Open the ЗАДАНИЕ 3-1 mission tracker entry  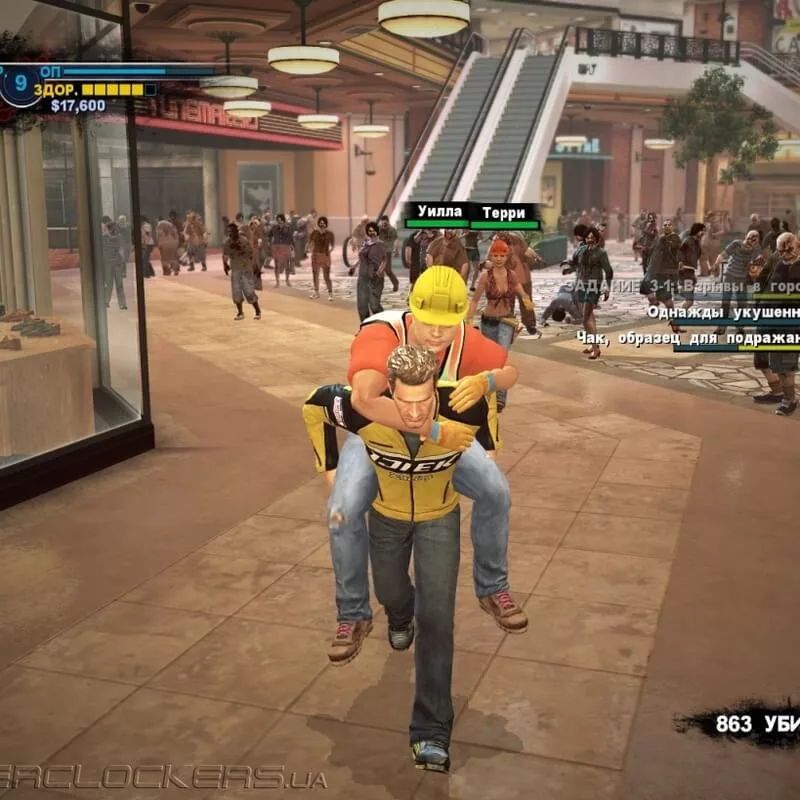(x=680, y=287)
